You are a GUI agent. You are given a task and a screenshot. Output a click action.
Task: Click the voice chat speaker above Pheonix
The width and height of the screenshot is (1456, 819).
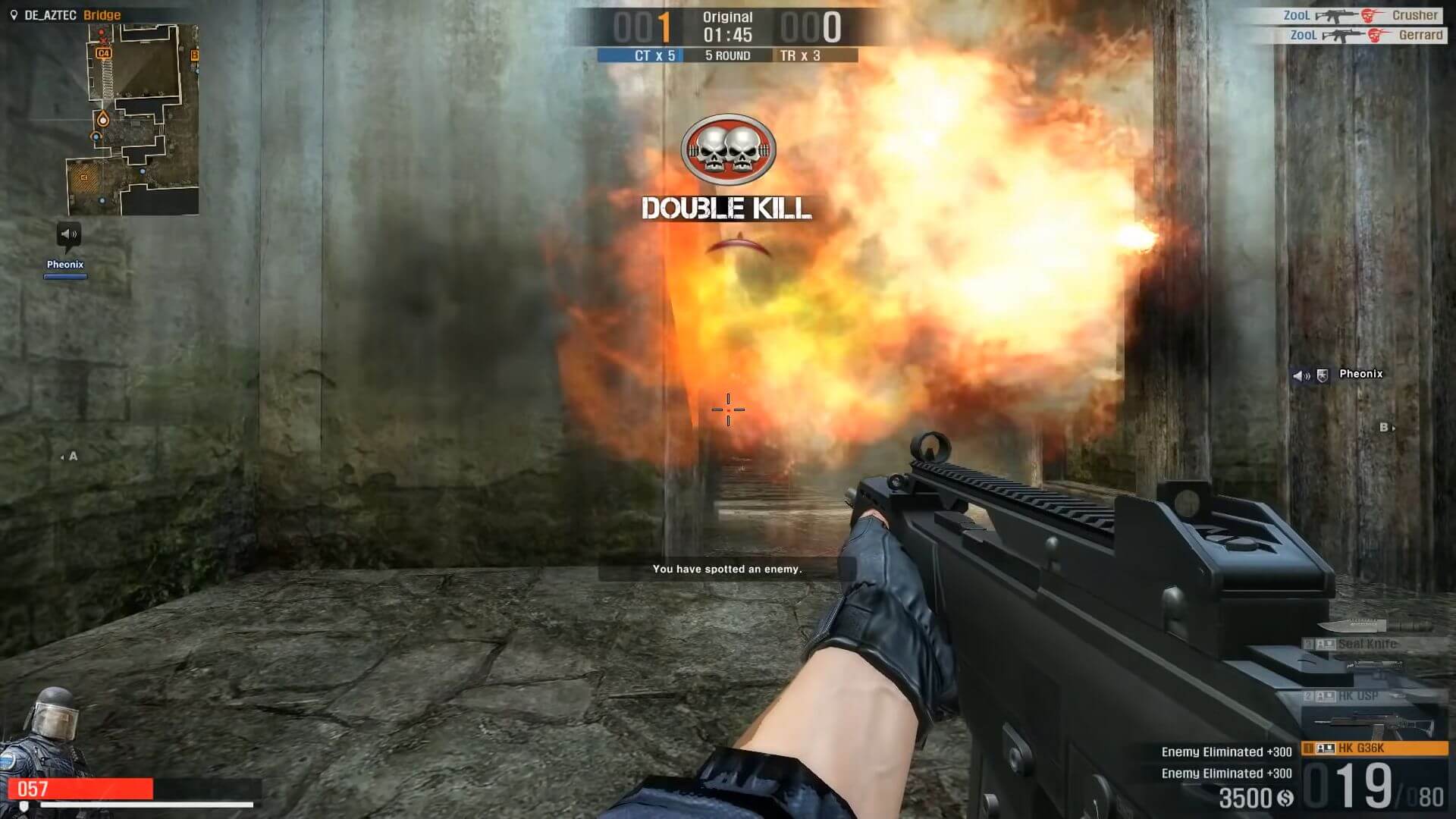pos(68,234)
